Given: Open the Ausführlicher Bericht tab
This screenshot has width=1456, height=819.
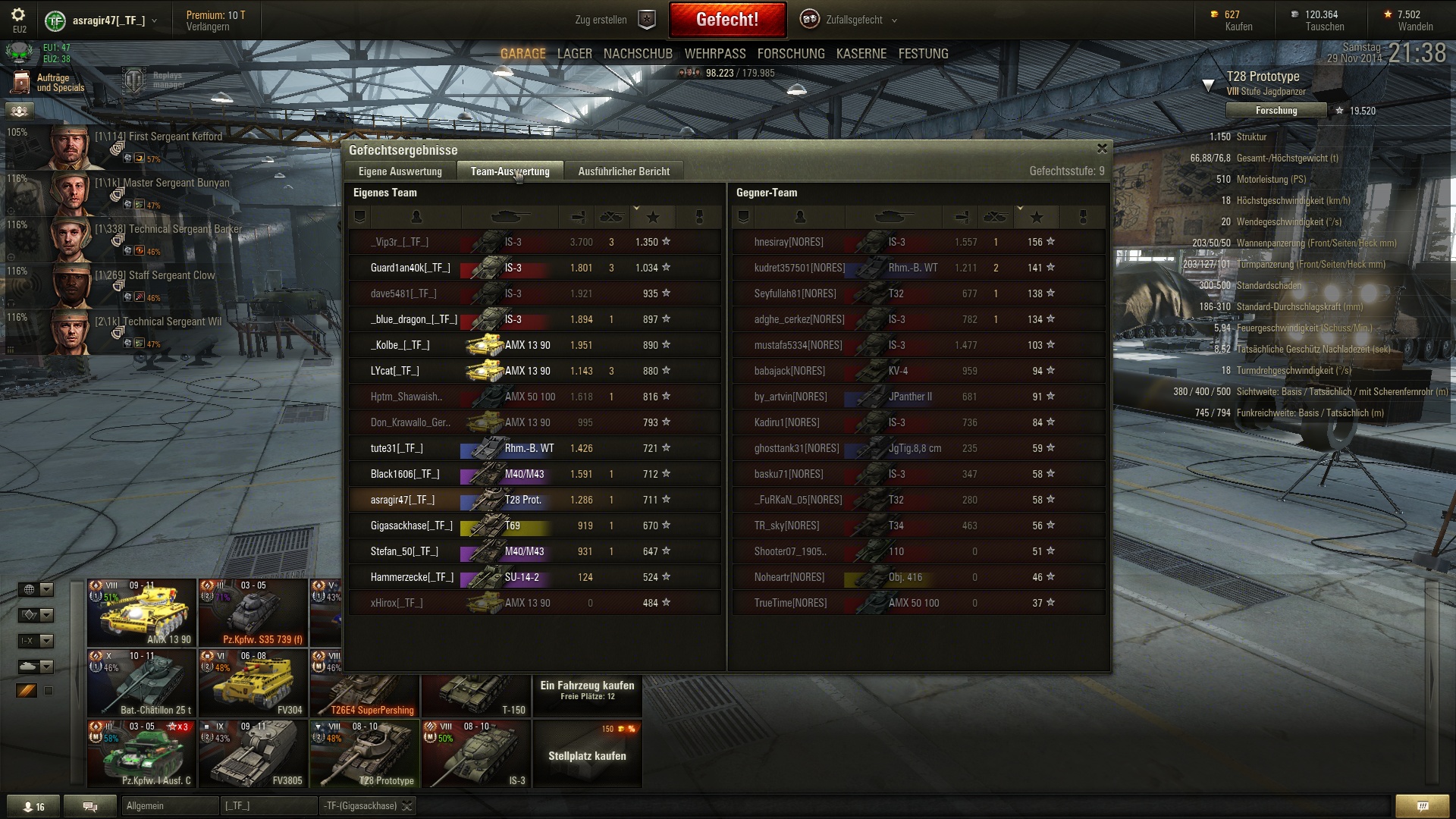Looking at the screenshot, I should pyautogui.click(x=623, y=171).
